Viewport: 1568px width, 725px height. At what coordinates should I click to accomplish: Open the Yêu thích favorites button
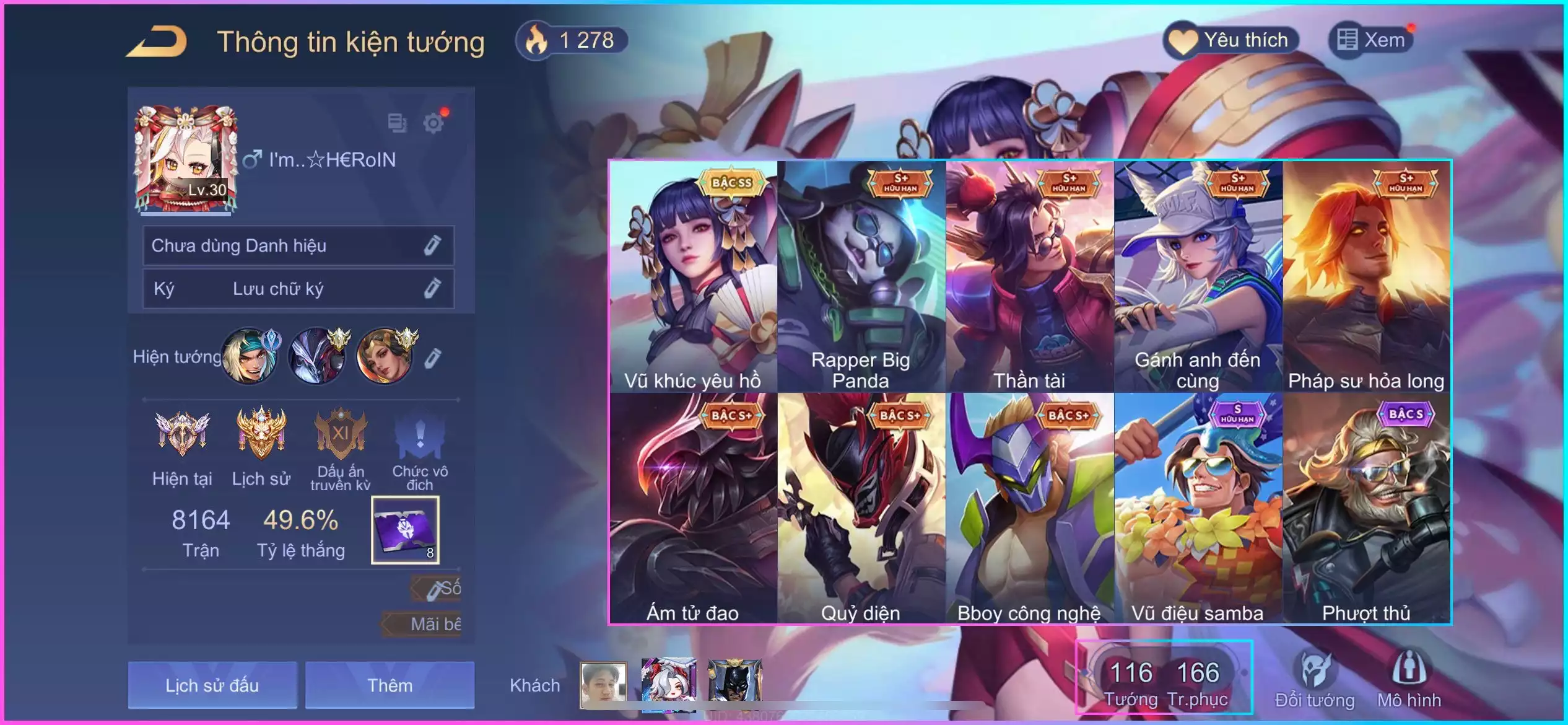coord(1231,41)
